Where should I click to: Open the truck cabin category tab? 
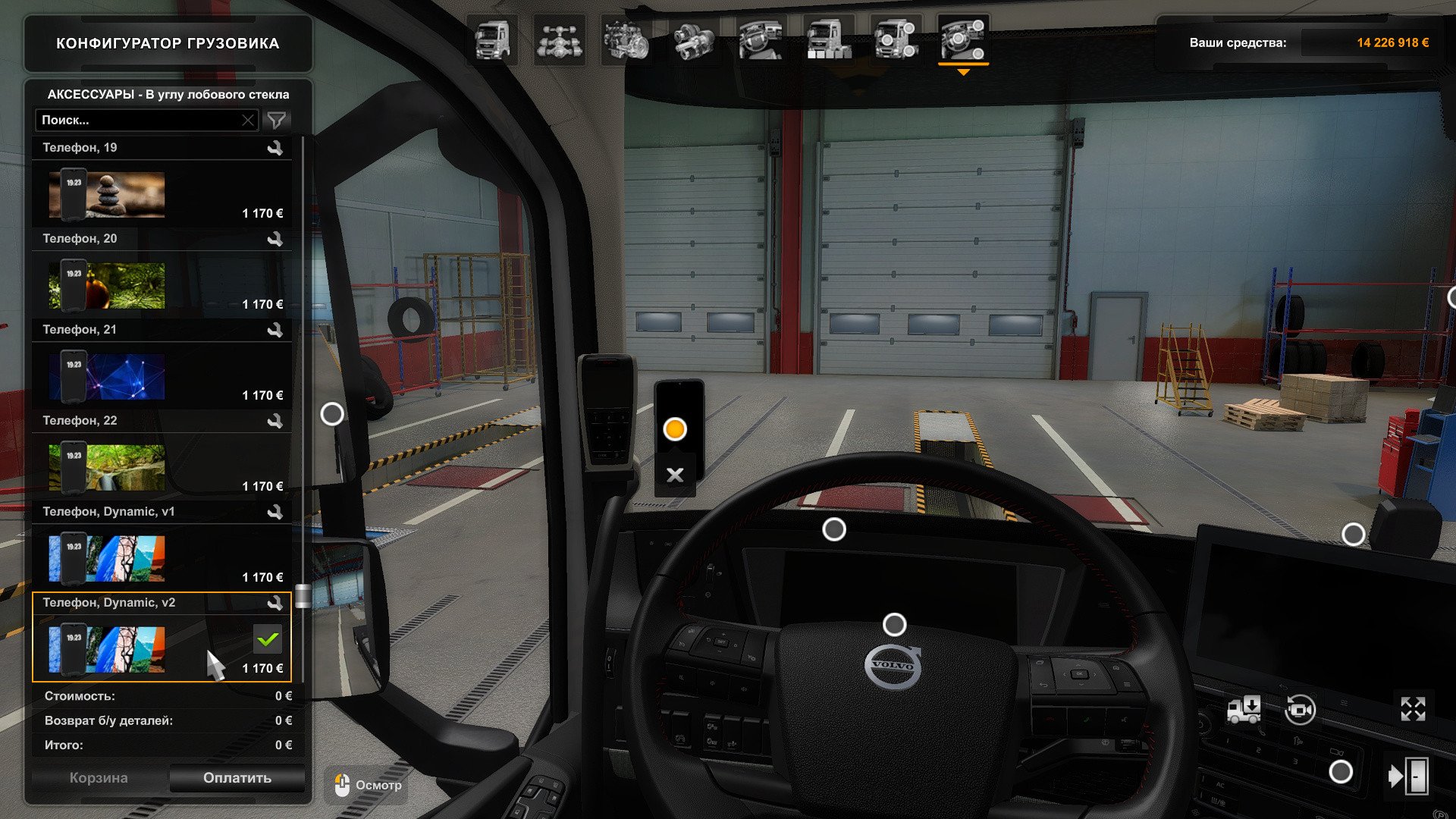492,40
